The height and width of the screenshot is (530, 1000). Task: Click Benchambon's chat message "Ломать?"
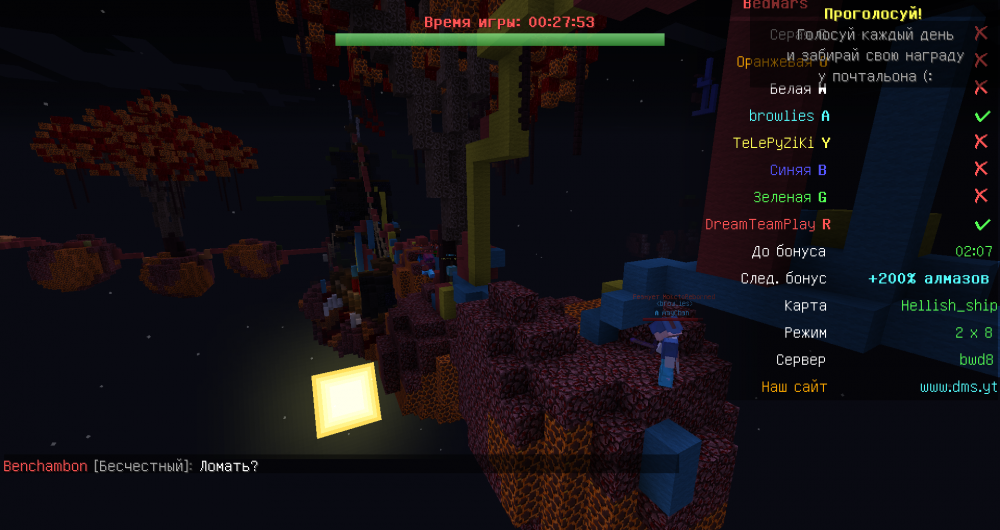tap(229, 466)
